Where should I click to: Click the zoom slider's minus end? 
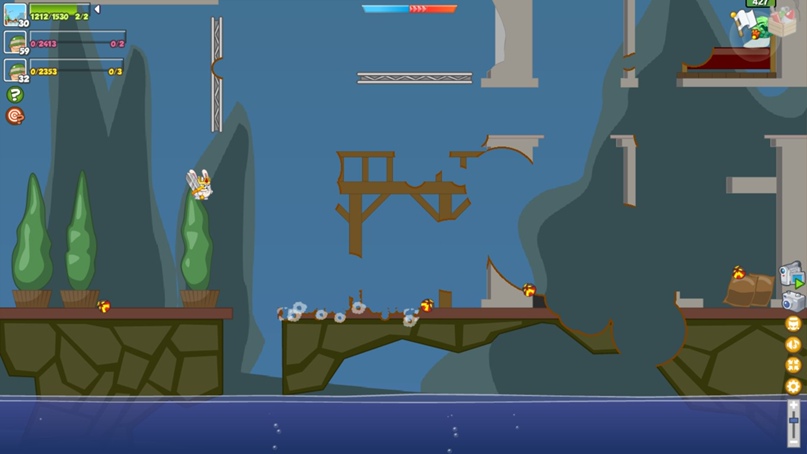[794, 442]
